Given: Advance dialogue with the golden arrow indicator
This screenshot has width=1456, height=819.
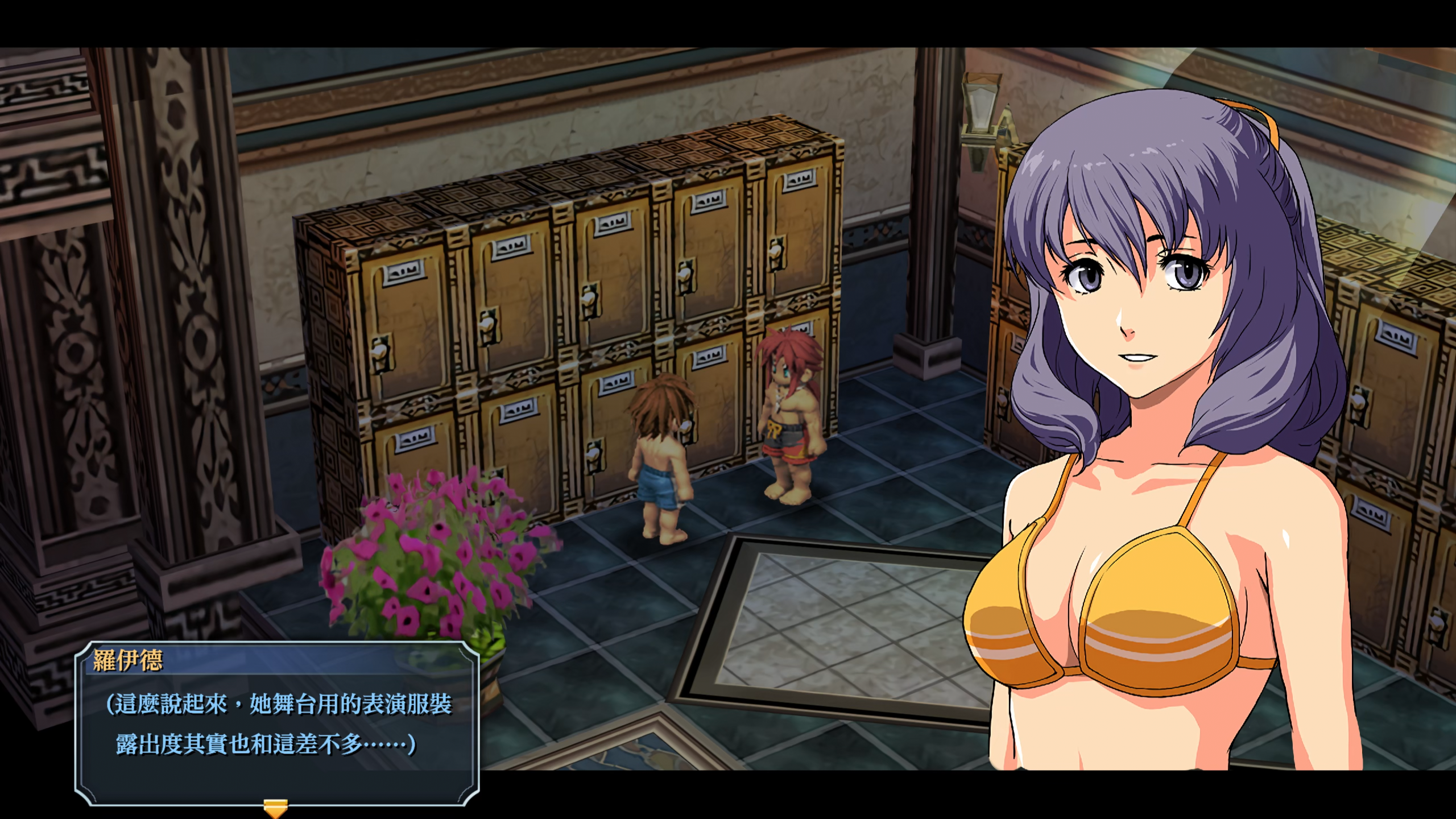Looking at the screenshot, I should tap(275, 808).
